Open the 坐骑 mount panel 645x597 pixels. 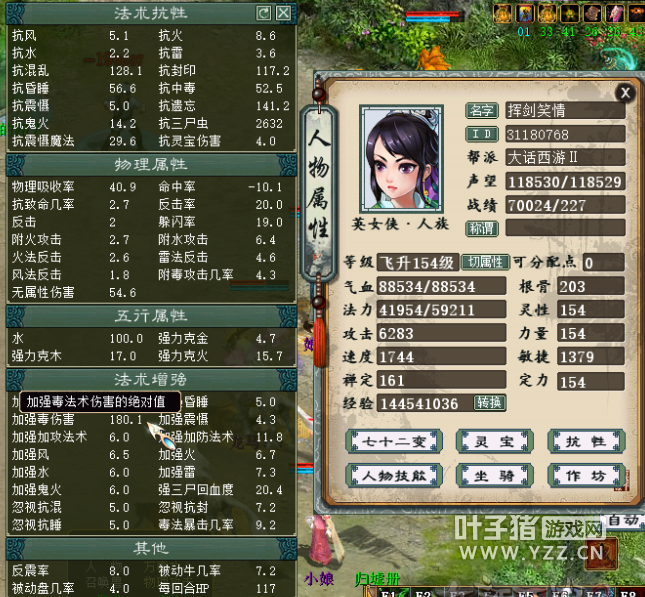tap(489, 475)
